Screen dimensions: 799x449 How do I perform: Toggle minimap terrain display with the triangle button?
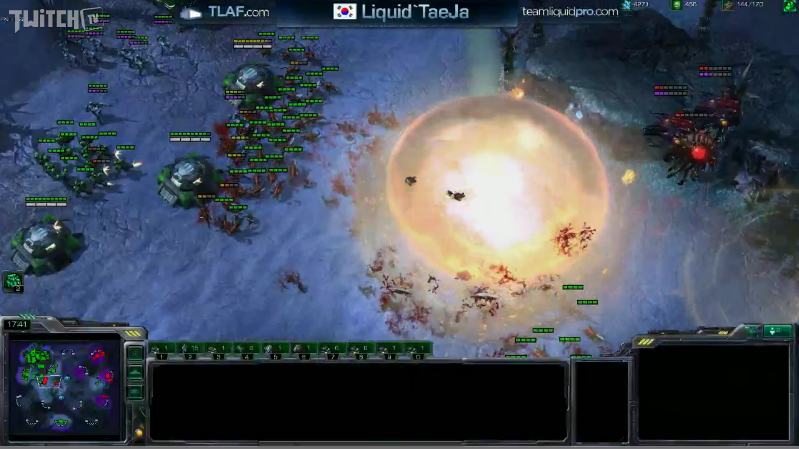[135, 374]
